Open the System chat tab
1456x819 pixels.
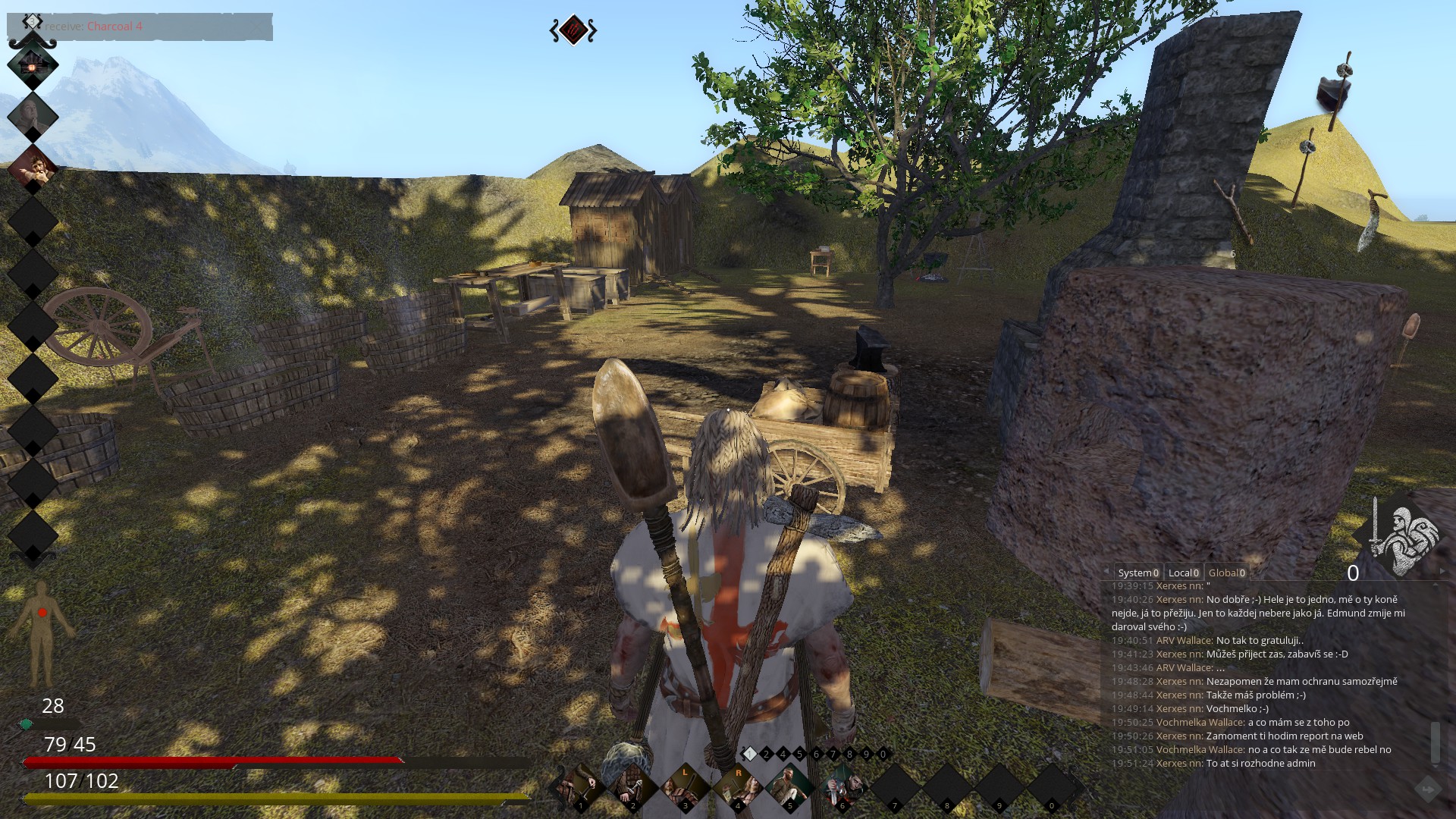pos(1137,573)
